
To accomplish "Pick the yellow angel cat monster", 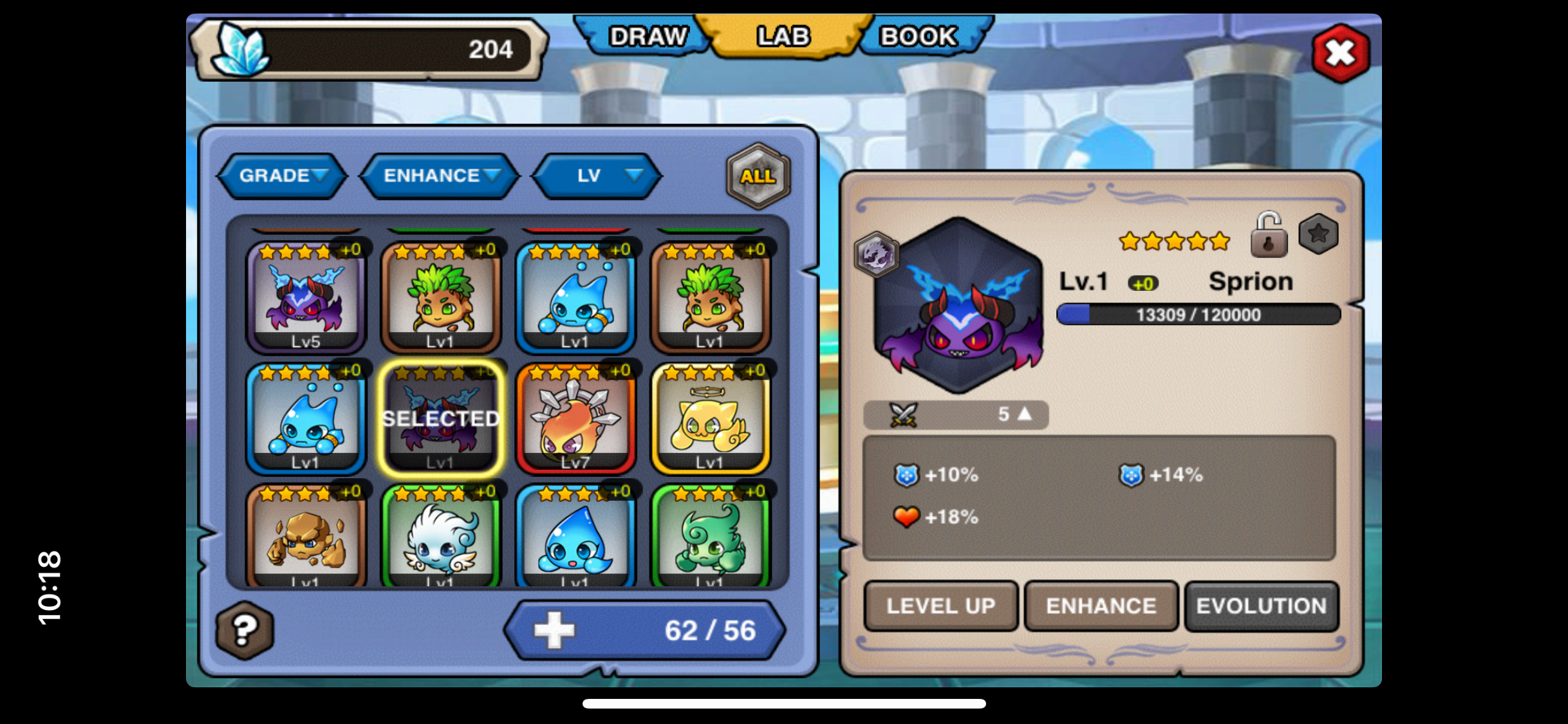I will 710,418.
